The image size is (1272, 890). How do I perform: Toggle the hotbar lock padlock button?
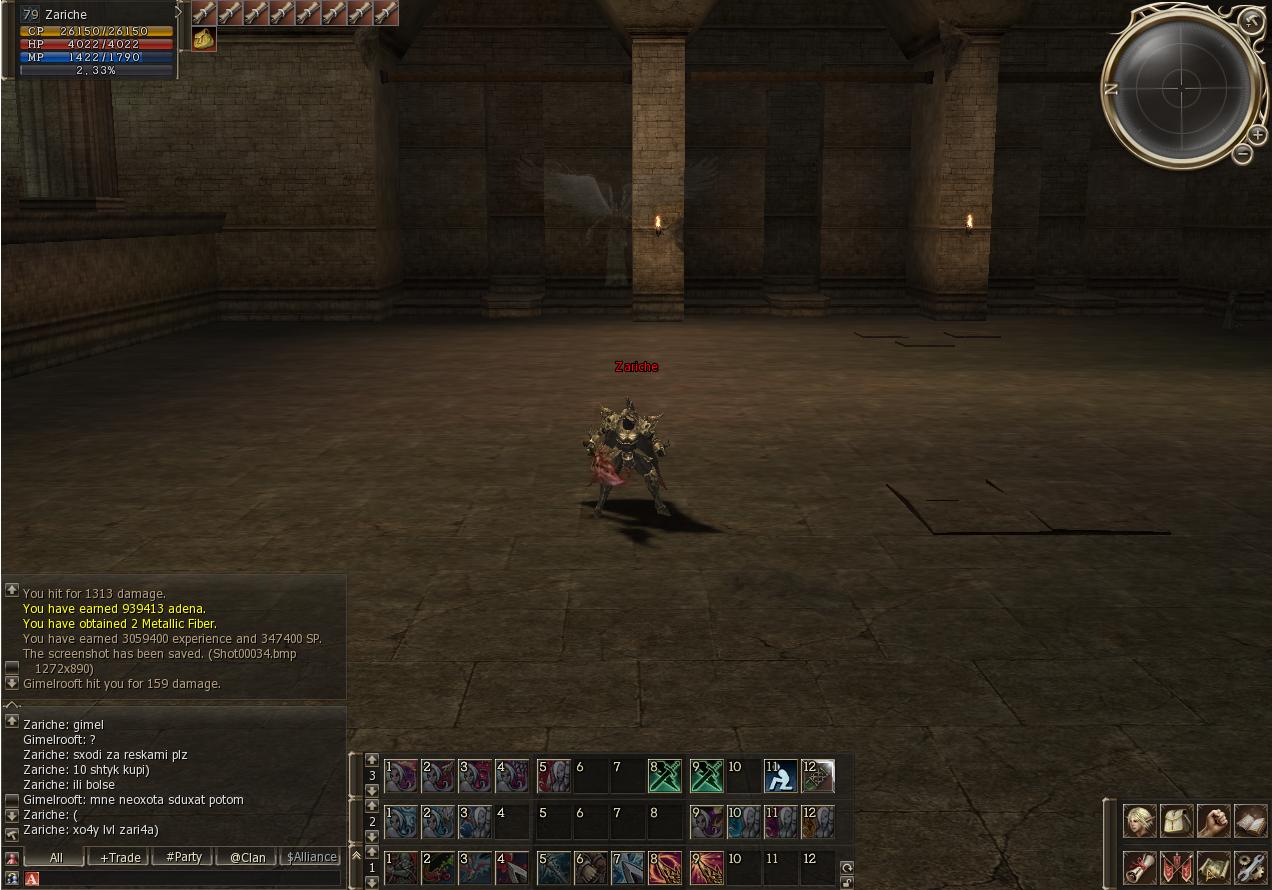coord(847,883)
